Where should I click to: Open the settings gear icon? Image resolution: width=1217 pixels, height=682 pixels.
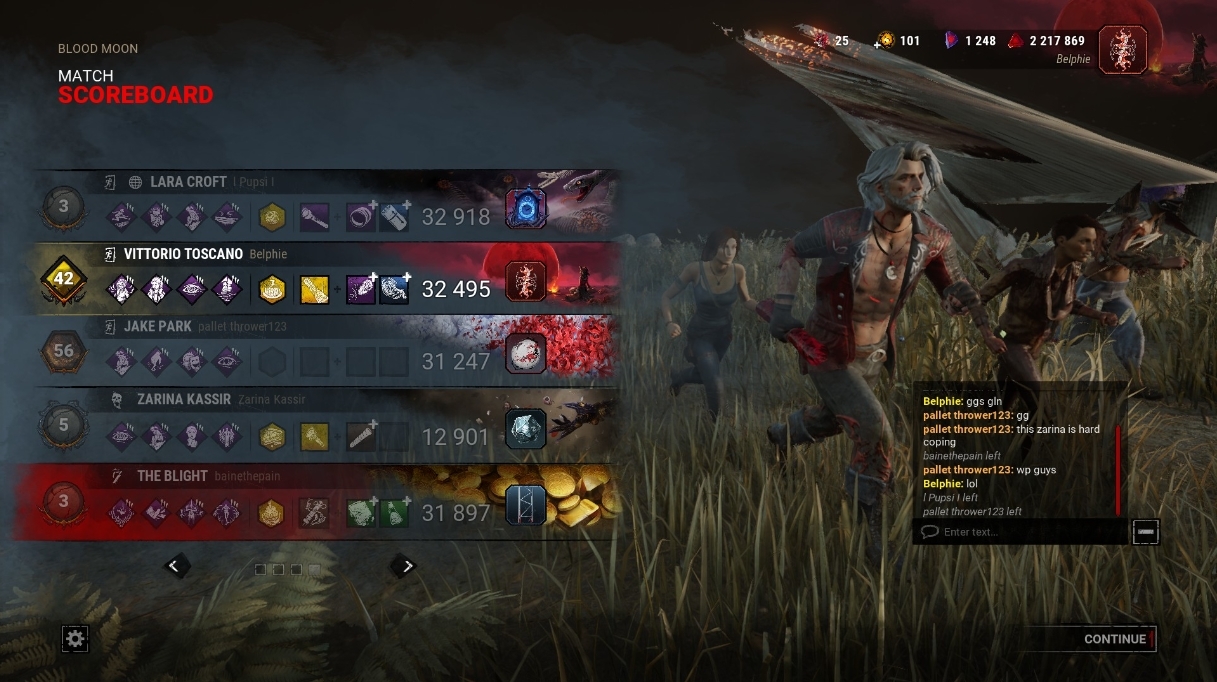(75, 638)
